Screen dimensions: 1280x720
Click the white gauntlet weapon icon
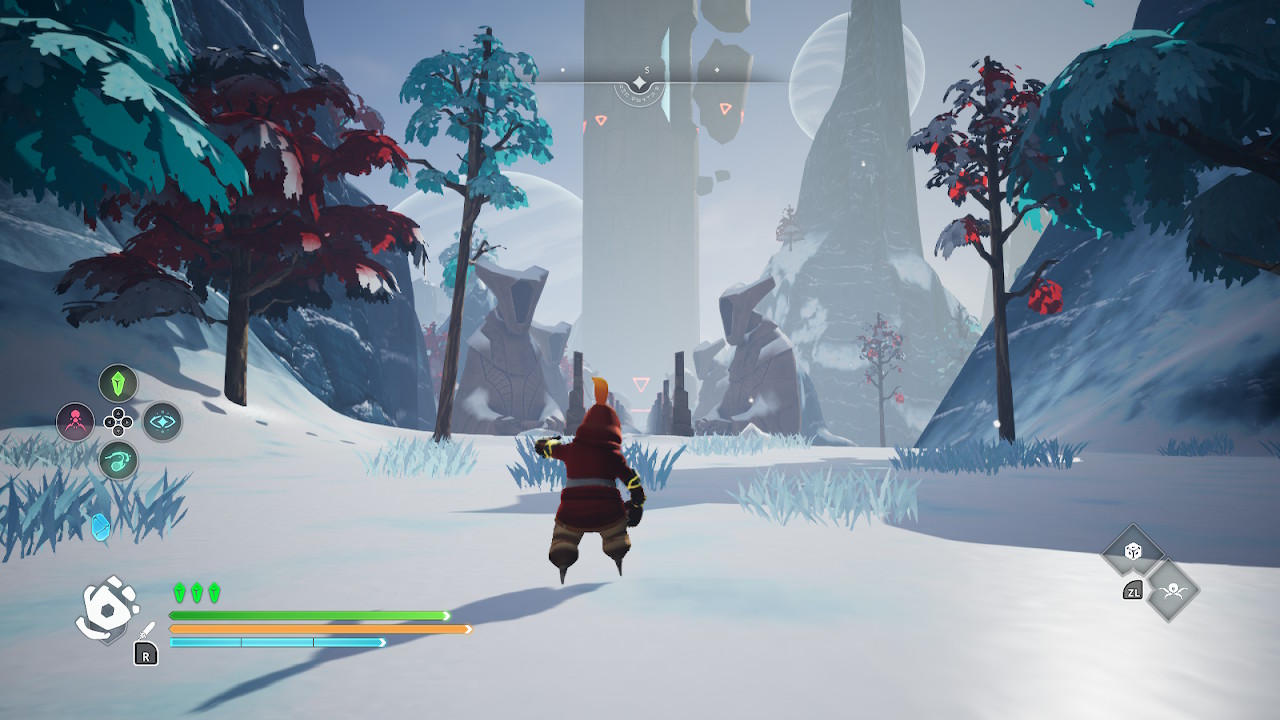(107, 608)
